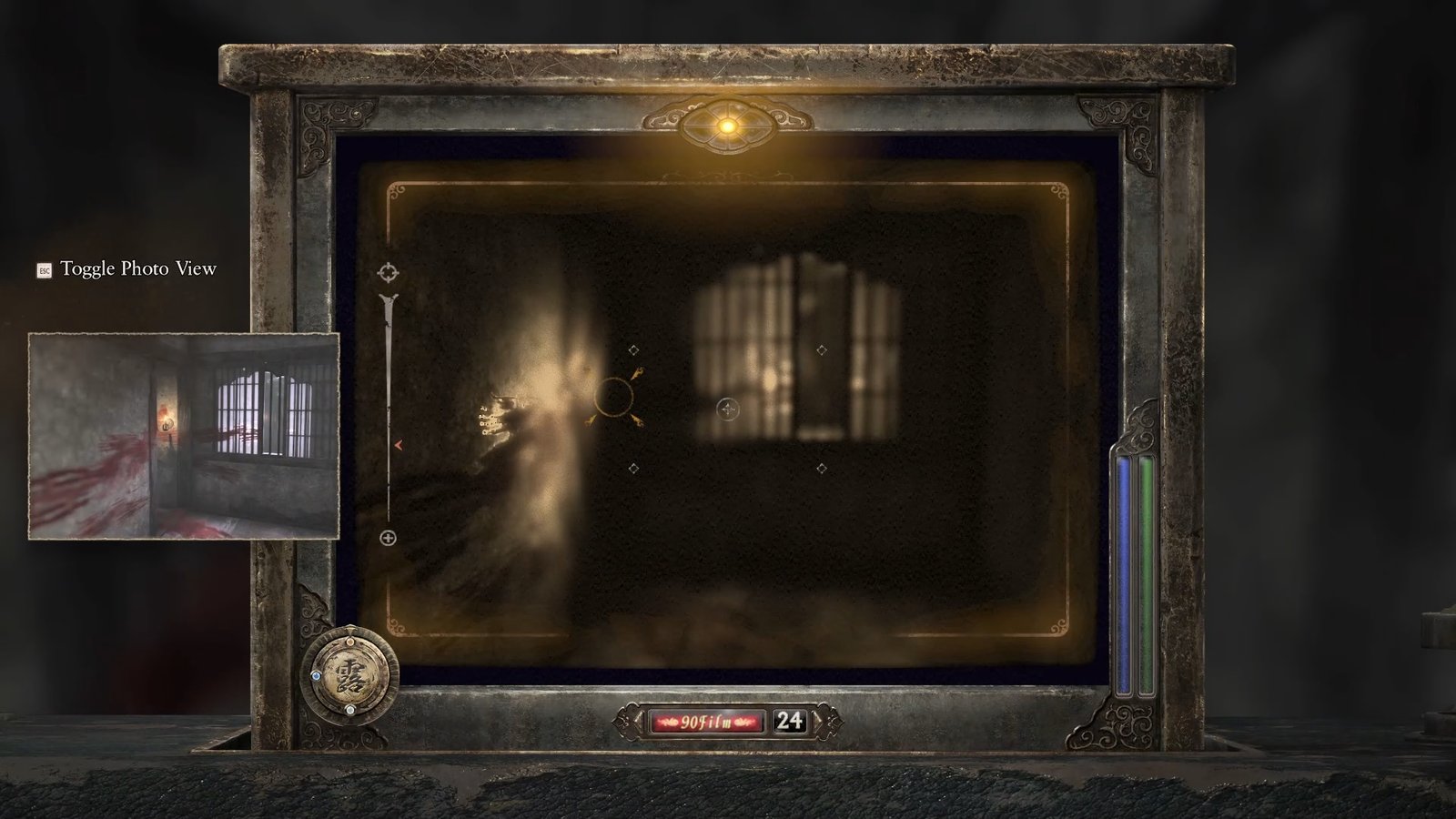The width and height of the screenshot is (1456, 819).
Task: Select the blue gem on the lens dial
Action: click(317, 676)
